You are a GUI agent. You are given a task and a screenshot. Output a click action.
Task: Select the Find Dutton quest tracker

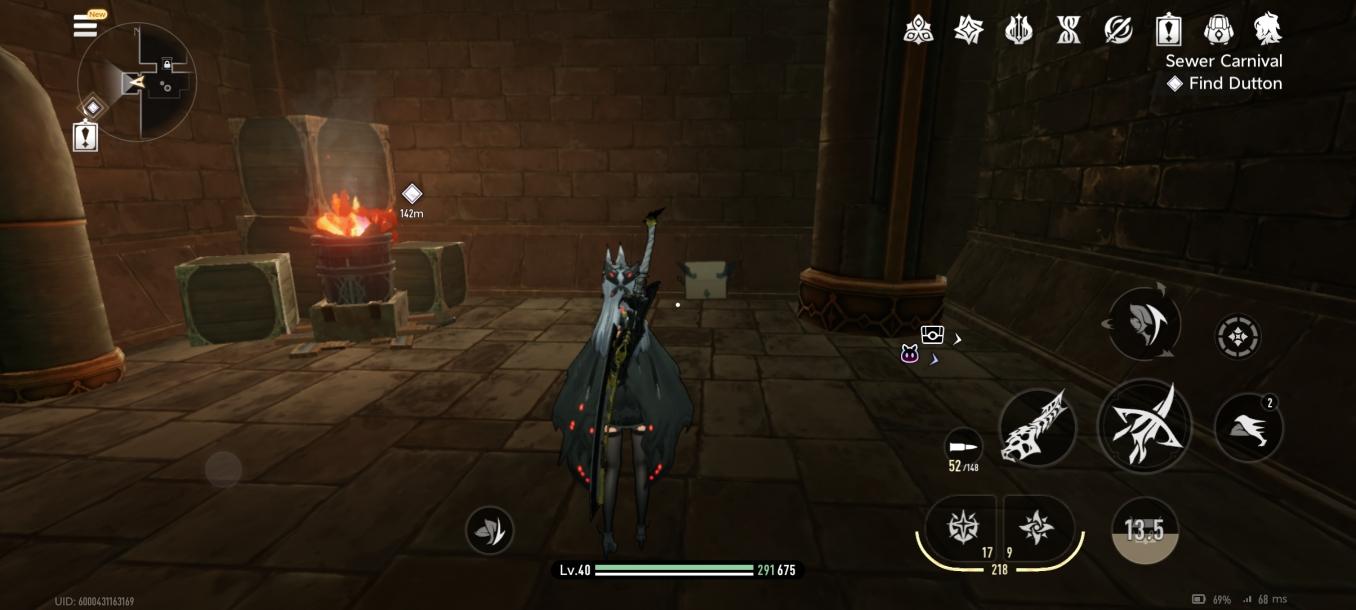(1226, 84)
